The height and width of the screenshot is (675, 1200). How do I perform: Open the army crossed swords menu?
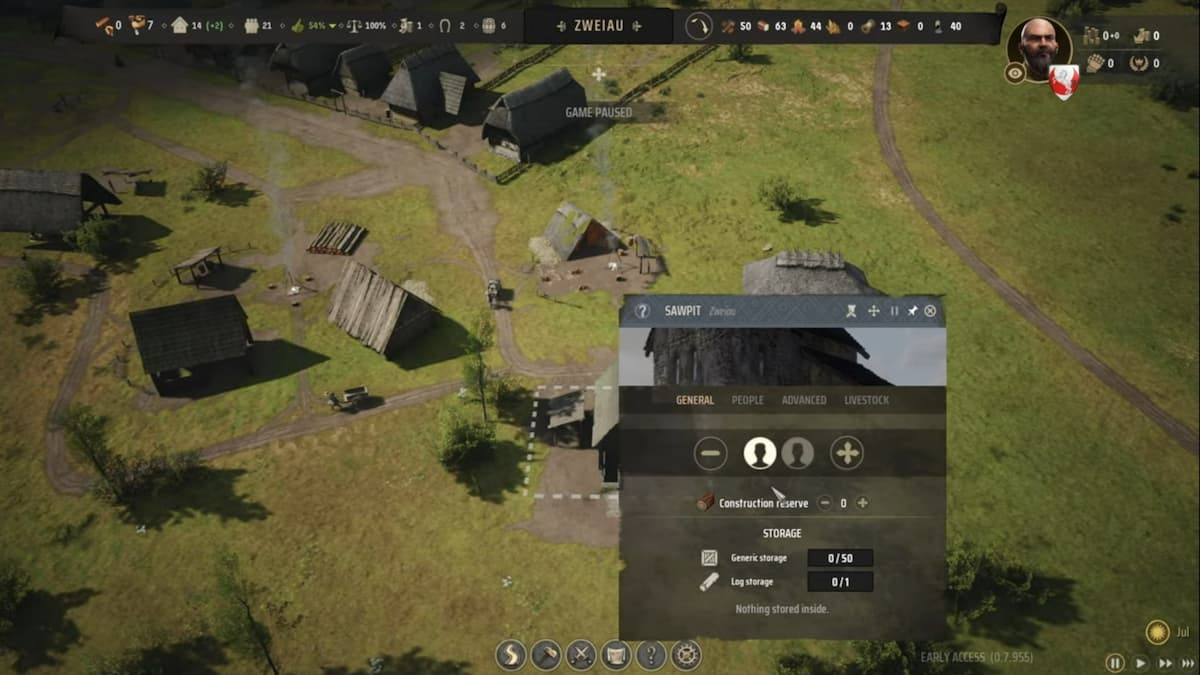click(x=581, y=655)
